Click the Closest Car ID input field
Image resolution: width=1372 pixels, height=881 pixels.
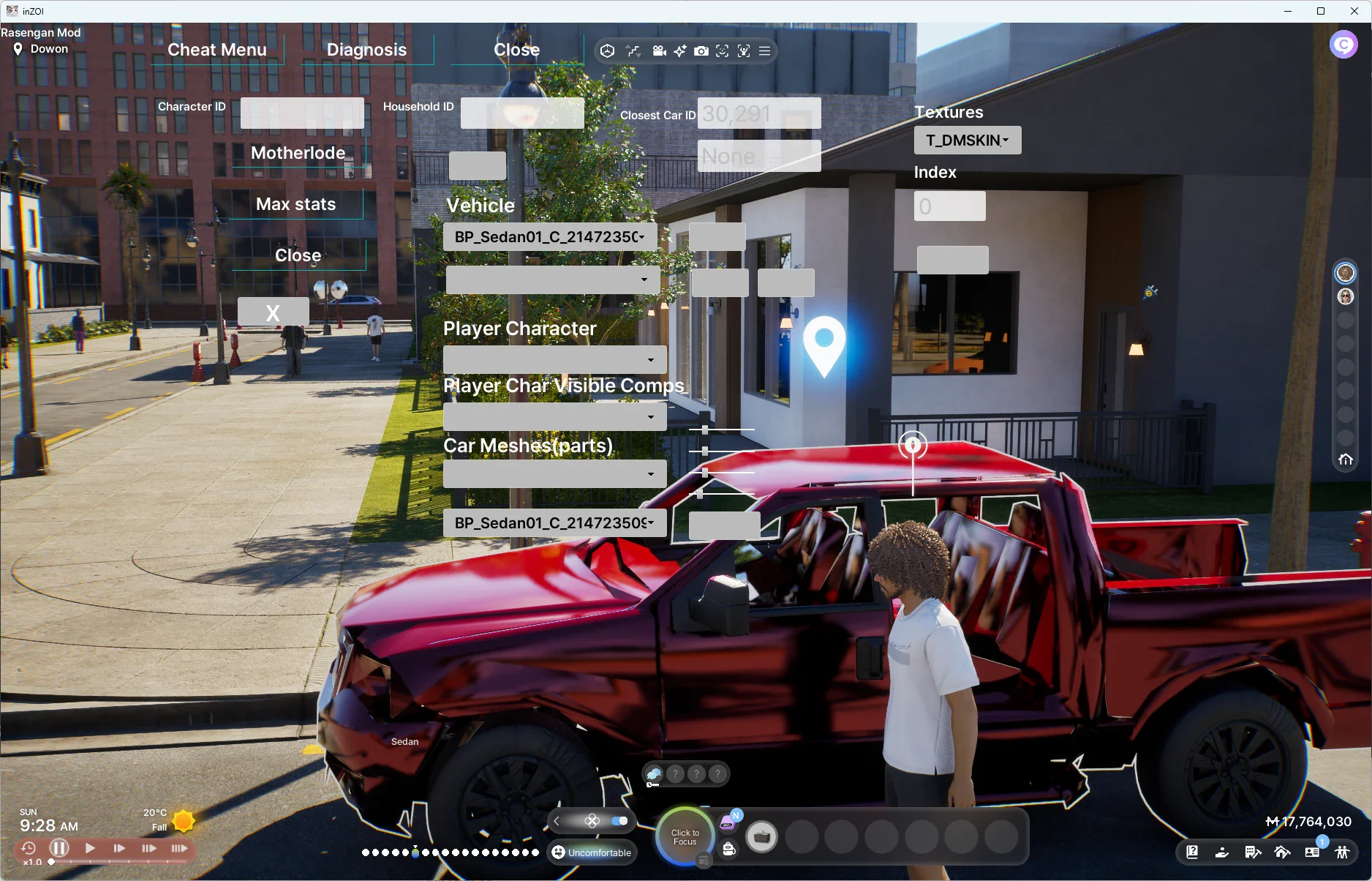tap(758, 113)
